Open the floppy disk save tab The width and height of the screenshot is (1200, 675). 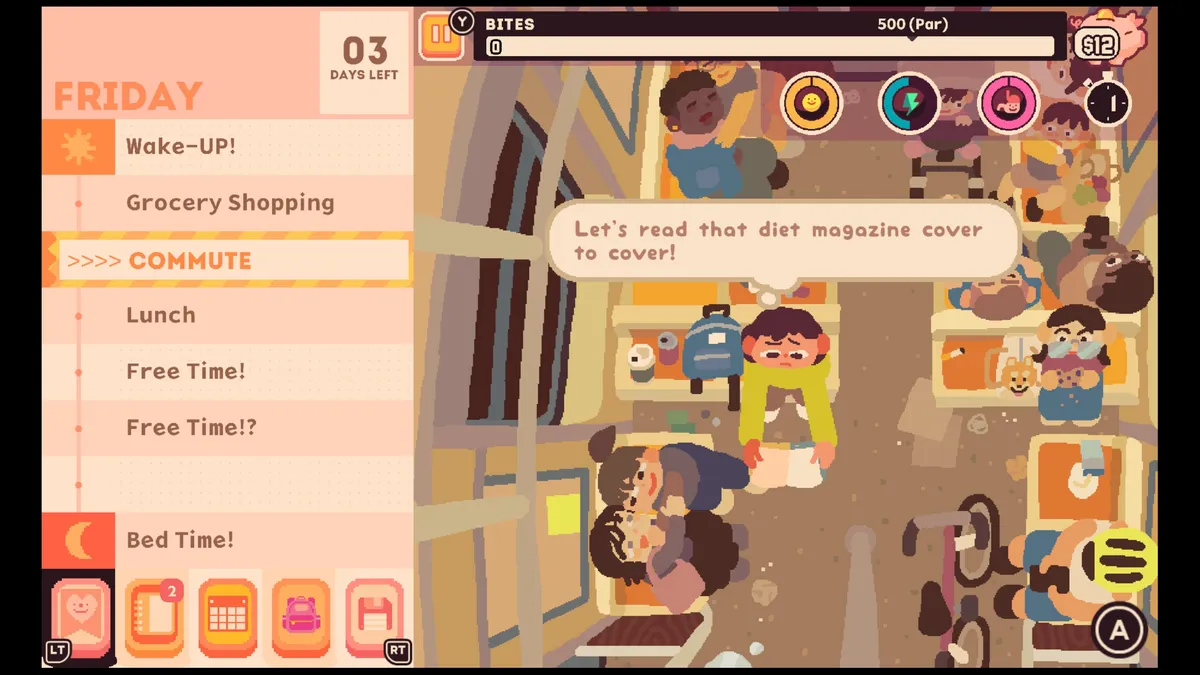[373, 618]
